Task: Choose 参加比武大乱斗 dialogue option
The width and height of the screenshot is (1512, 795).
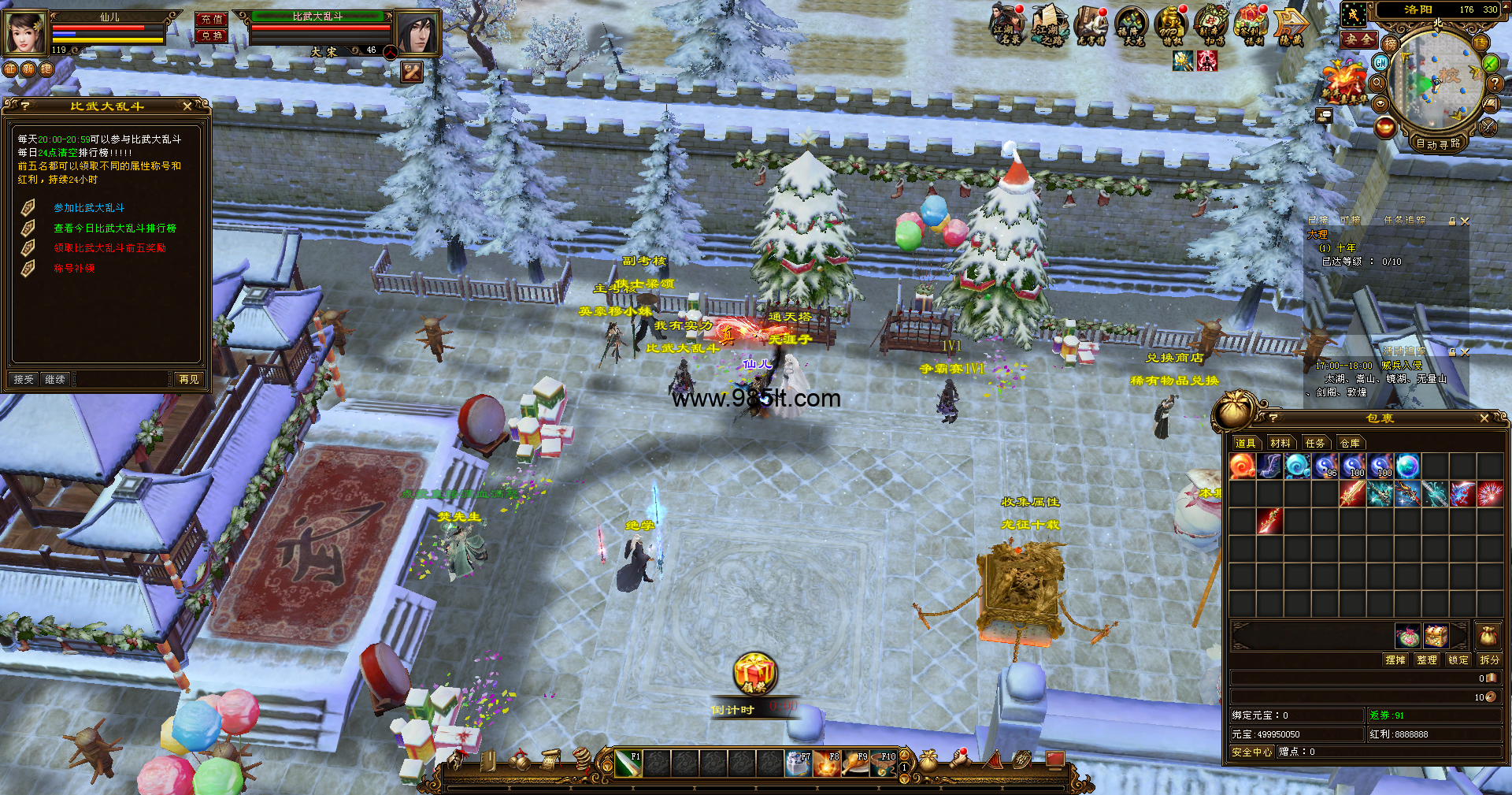Action: pyautogui.click(x=89, y=208)
